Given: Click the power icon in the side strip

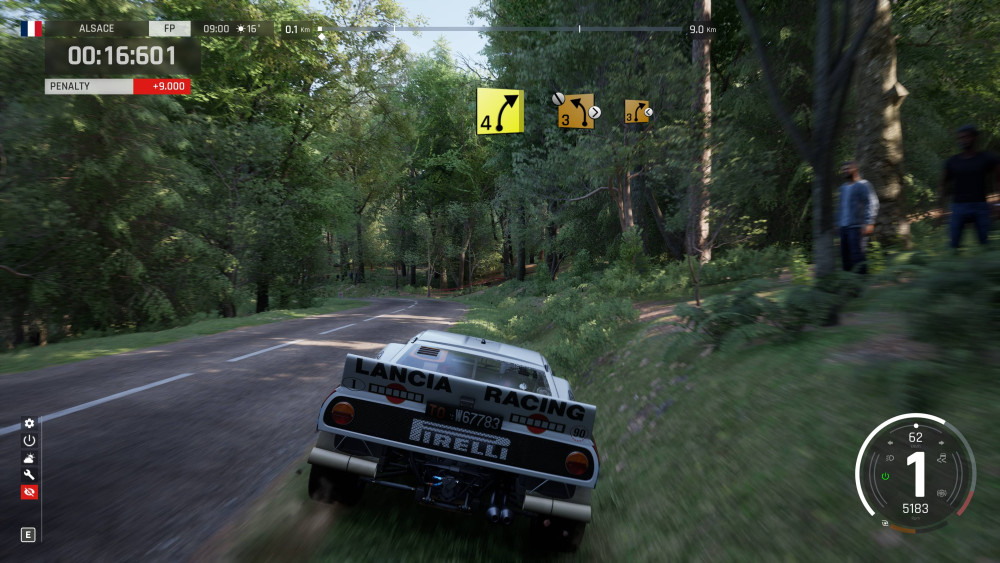Looking at the screenshot, I should pos(29,440).
